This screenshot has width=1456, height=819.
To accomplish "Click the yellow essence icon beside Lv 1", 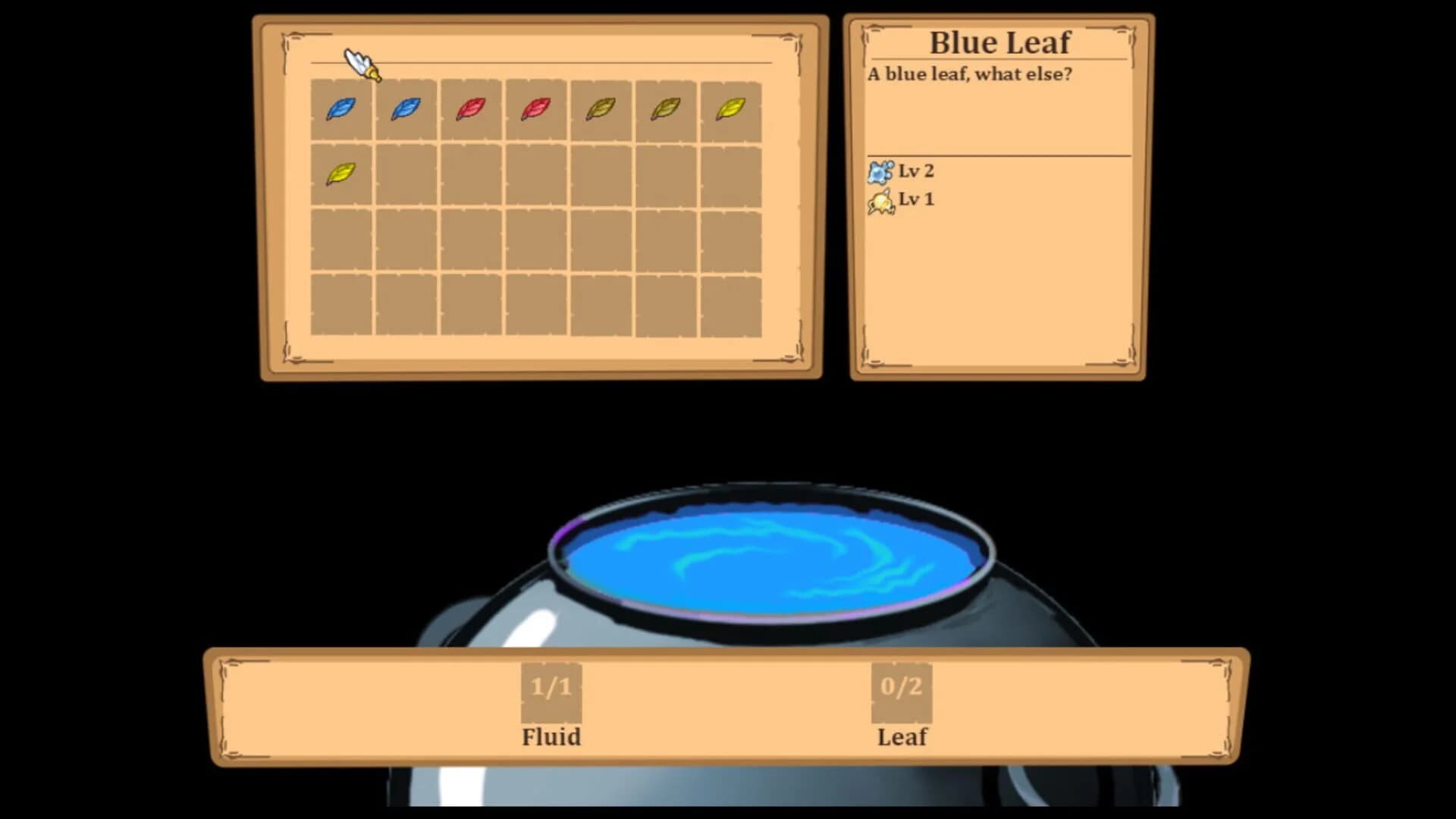I will click(x=880, y=199).
